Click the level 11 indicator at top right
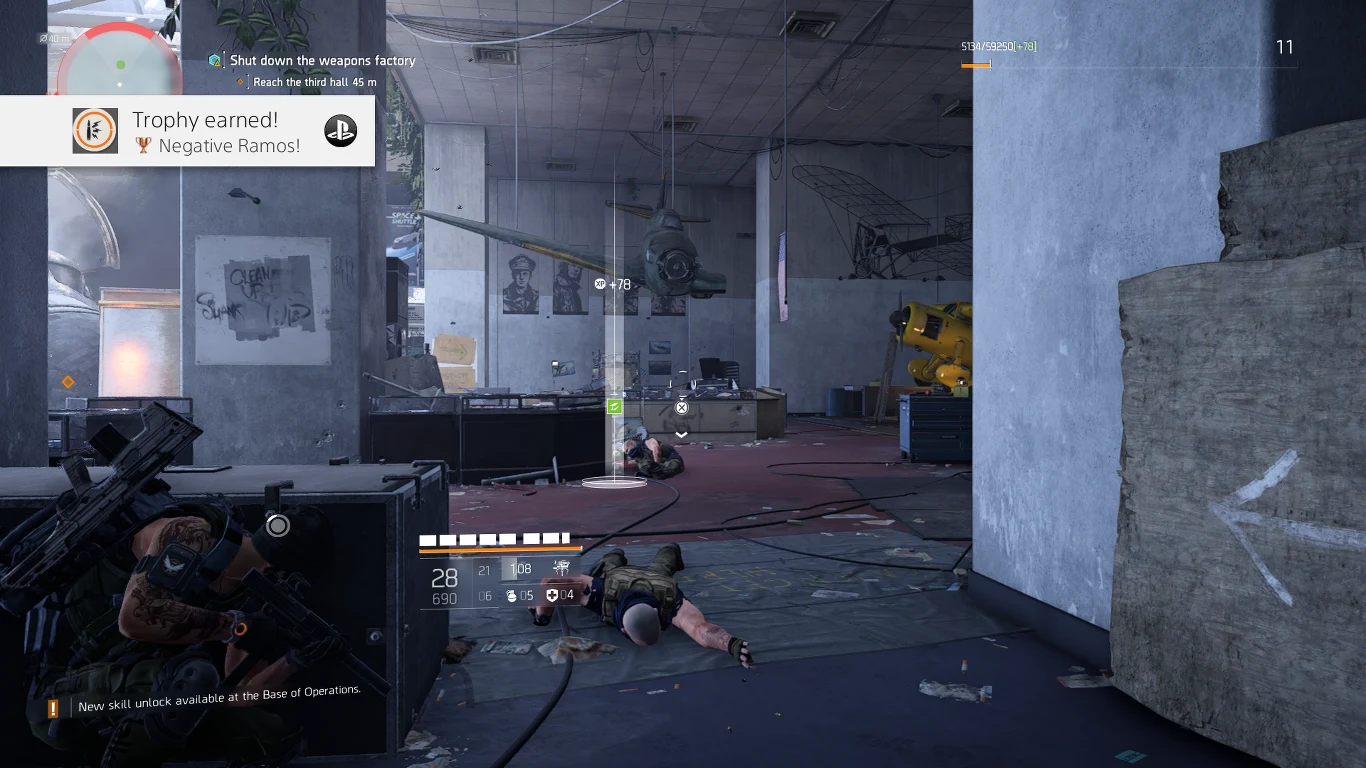 (1285, 47)
